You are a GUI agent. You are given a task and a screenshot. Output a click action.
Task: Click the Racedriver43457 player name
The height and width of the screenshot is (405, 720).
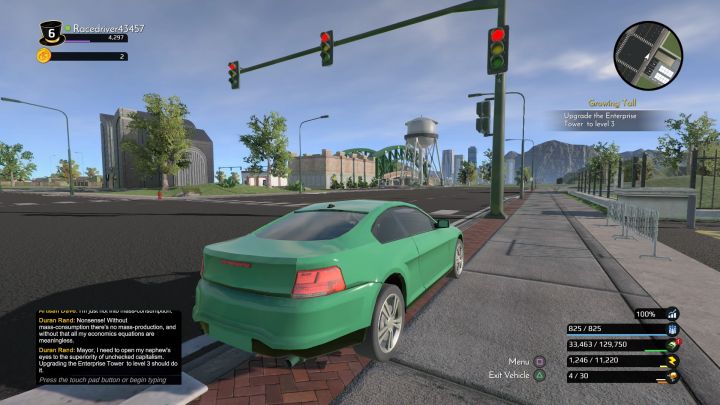(x=108, y=30)
